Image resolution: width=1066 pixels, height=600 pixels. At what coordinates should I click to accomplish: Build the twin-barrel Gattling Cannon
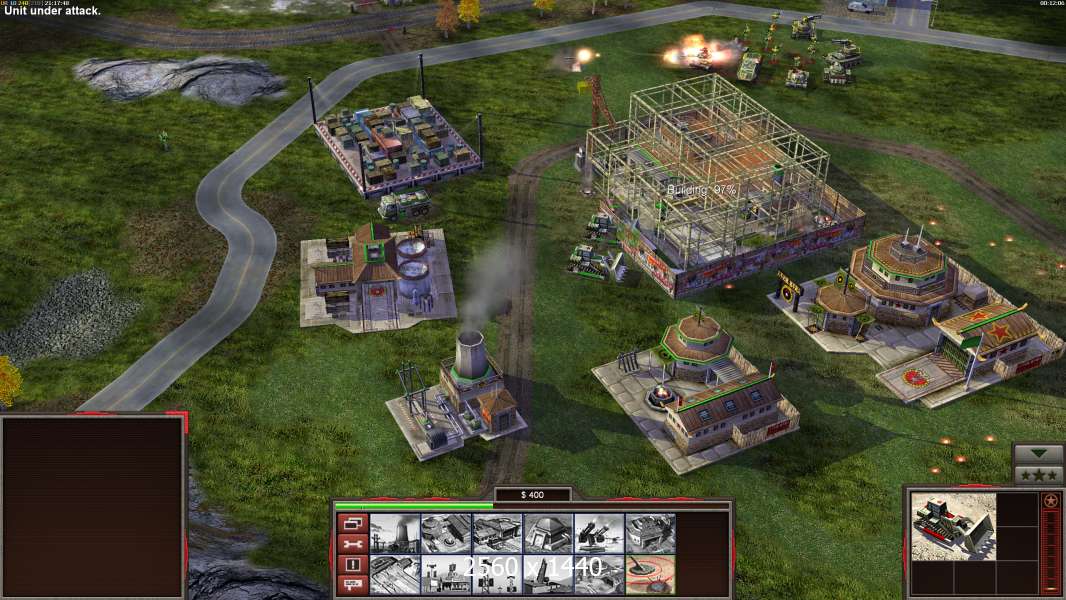click(599, 533)
